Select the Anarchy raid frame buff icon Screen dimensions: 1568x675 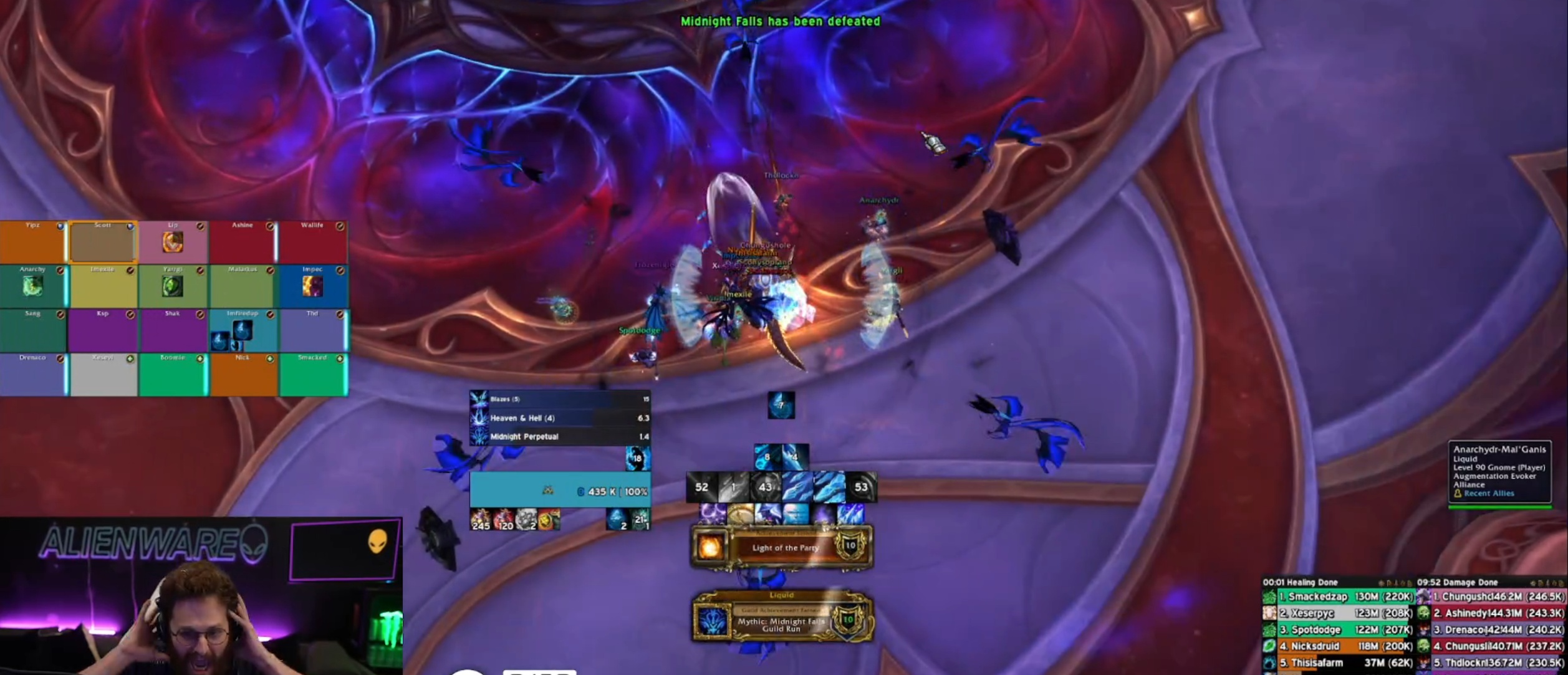tap(32, 287)
